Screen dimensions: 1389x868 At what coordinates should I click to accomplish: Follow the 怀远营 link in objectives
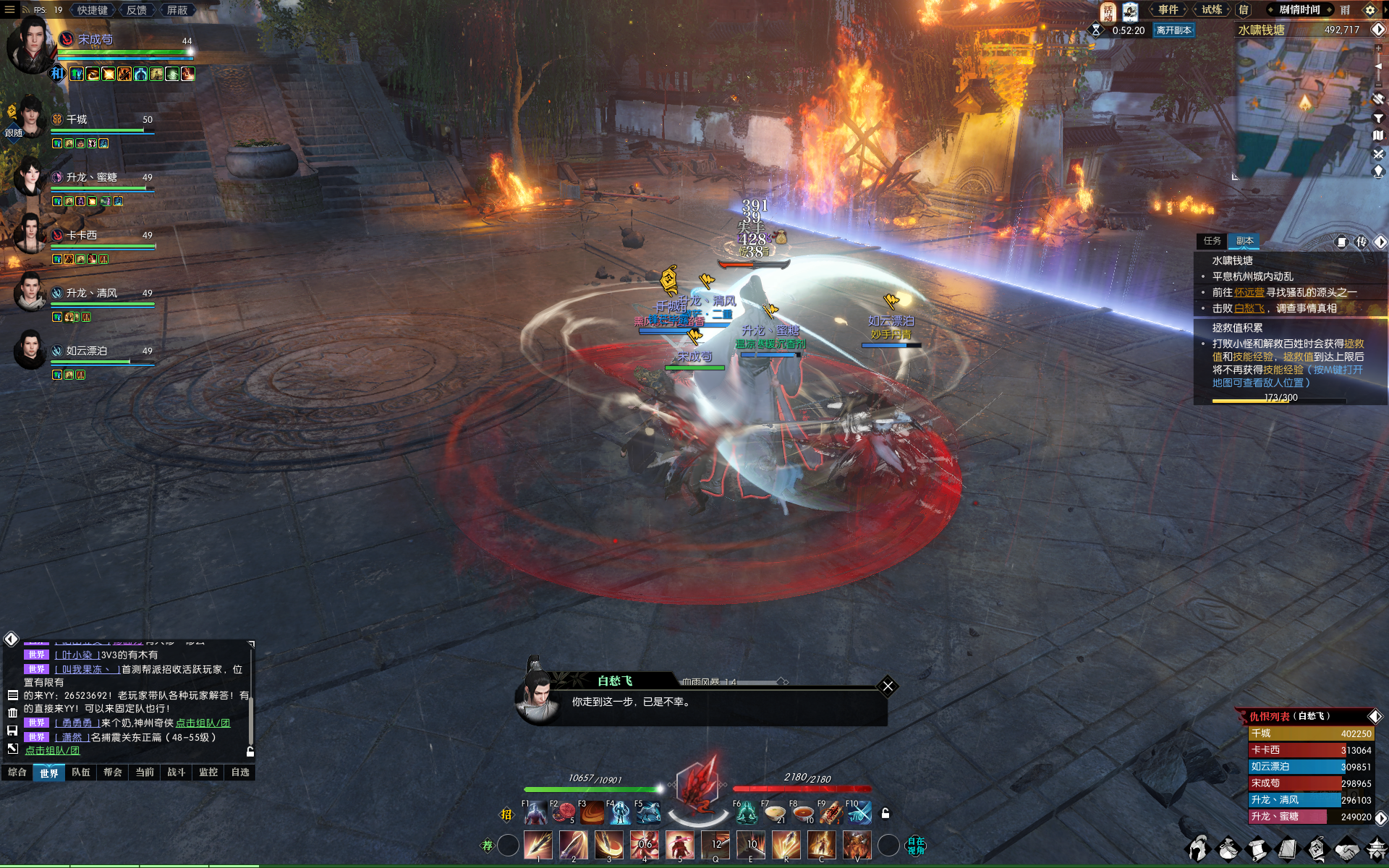pos(1249,292)
